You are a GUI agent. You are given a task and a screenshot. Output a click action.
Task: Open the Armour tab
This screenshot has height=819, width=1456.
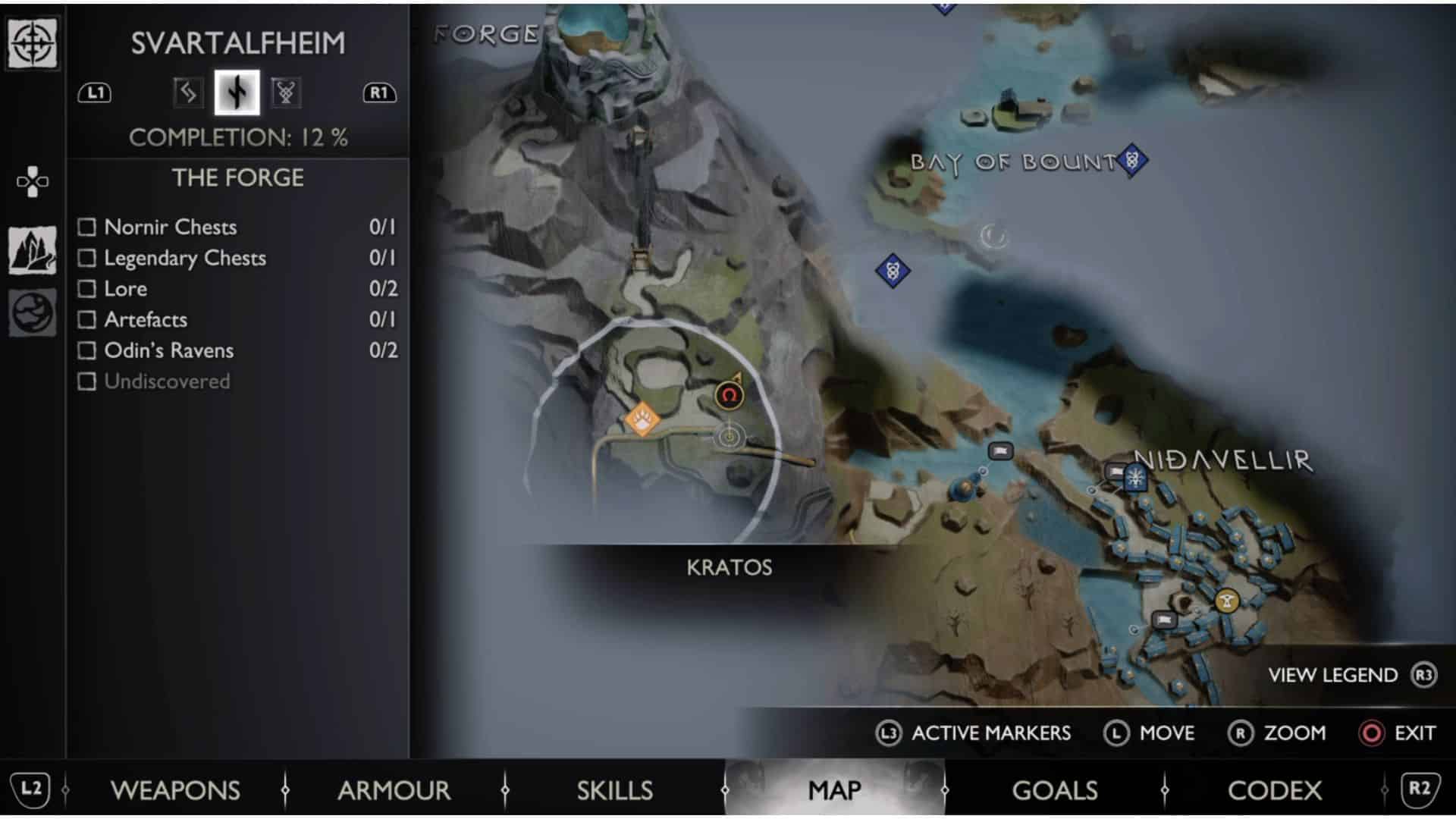click(x=394, y=790)
